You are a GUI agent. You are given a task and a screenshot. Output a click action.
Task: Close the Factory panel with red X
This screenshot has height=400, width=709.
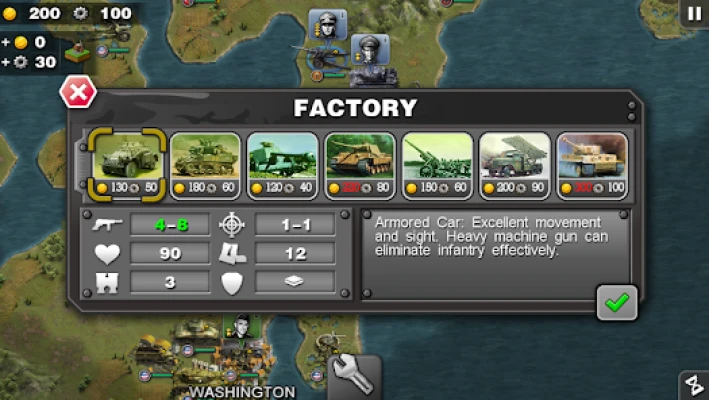click(77, 93)
